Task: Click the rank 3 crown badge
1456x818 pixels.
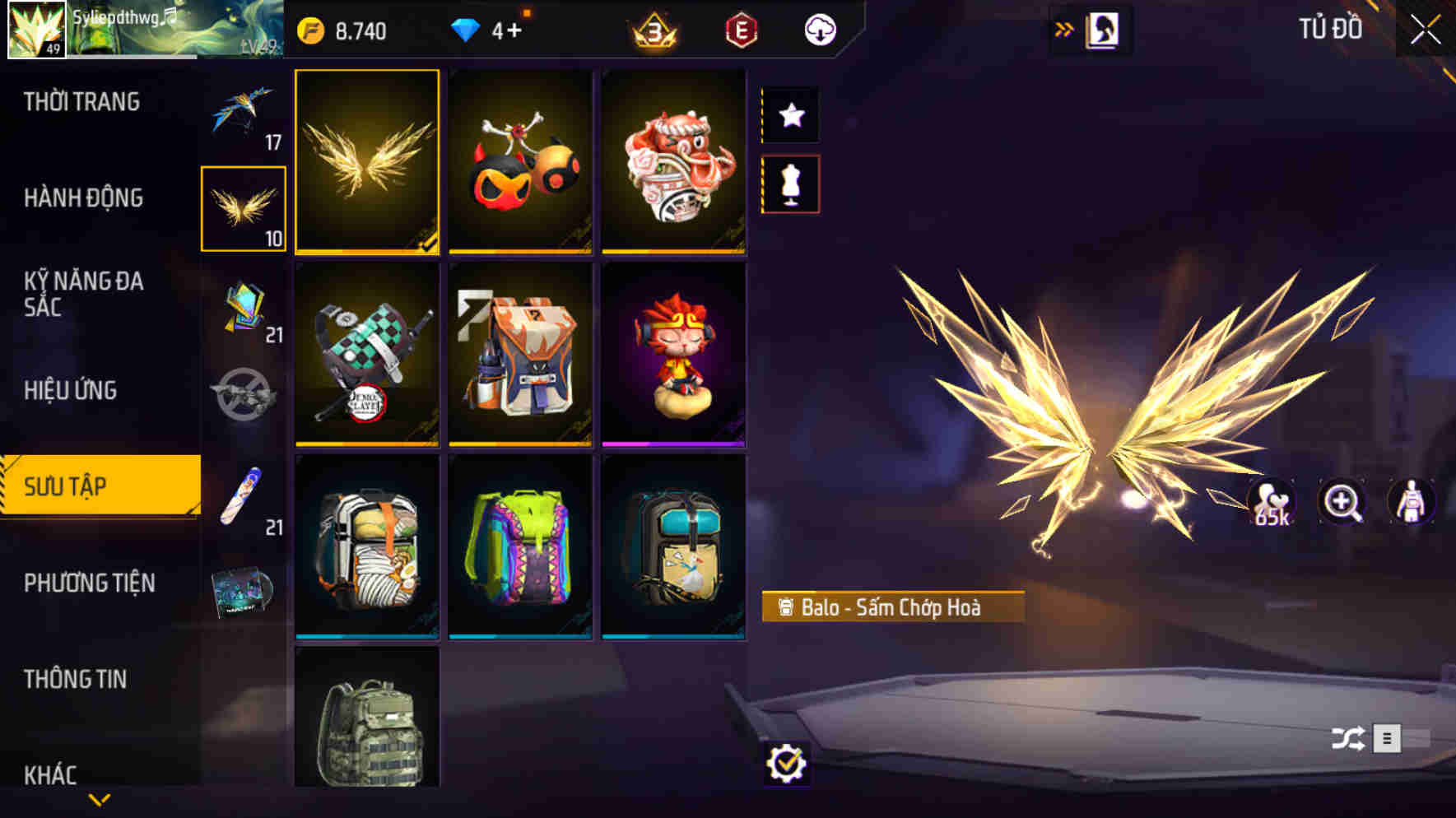Action: click(x=651, y=30)
